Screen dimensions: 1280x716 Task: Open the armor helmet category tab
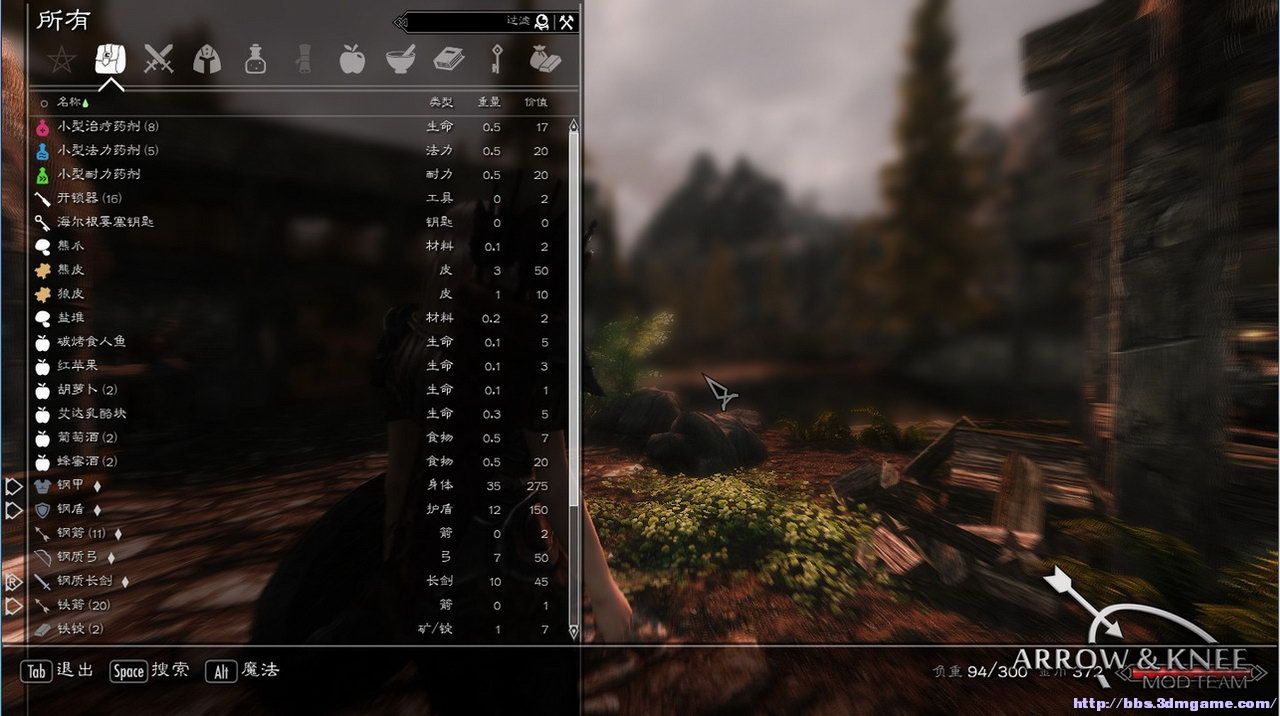click(x=207, y=59)
